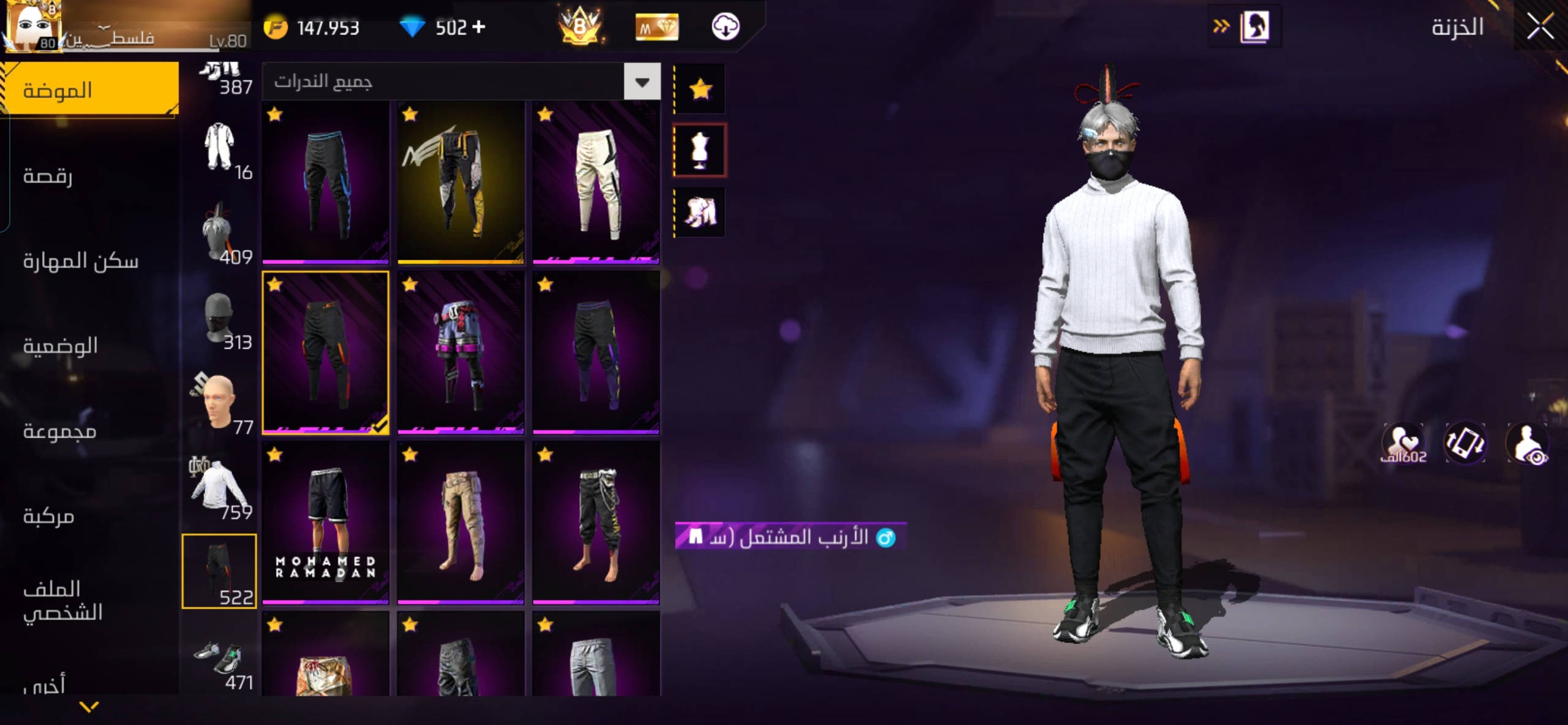Go to the مجموعة tab

pyautogui.click(x=59, y=431)
